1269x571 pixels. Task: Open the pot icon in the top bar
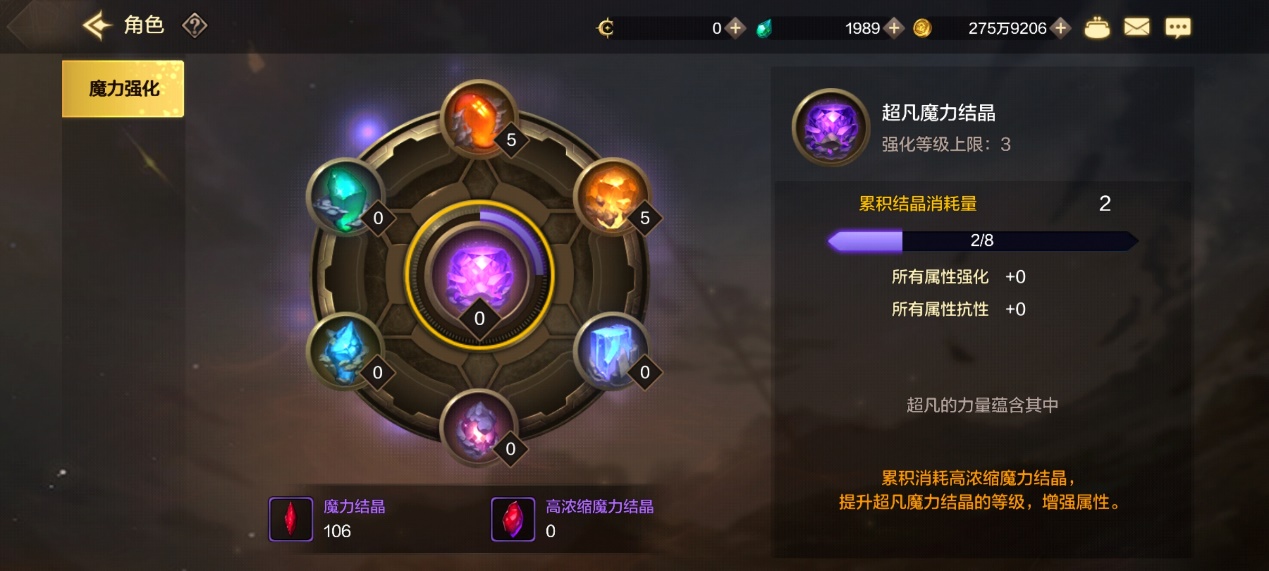pos(1098,28)
